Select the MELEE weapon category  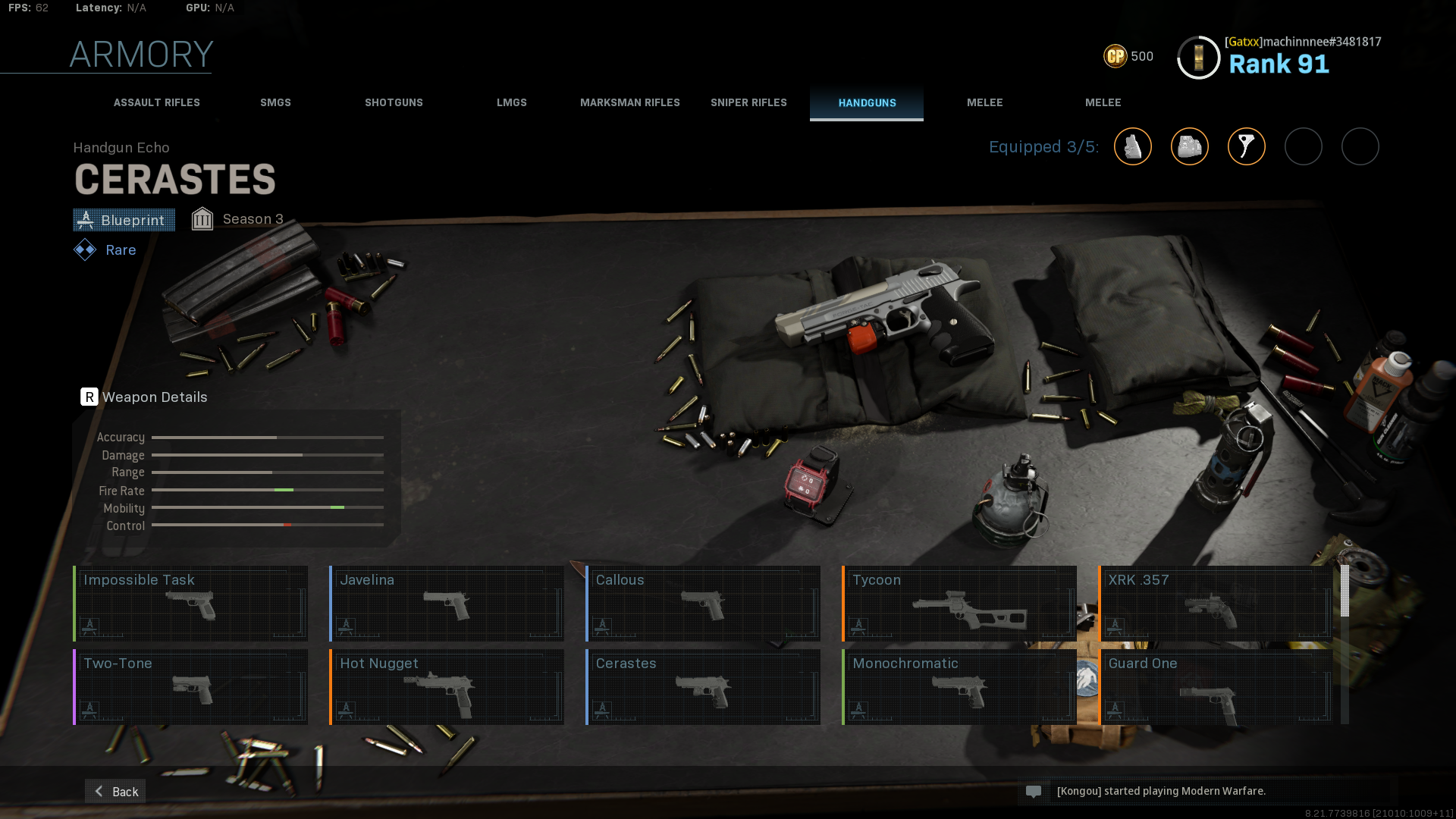(x=985, y=102)
